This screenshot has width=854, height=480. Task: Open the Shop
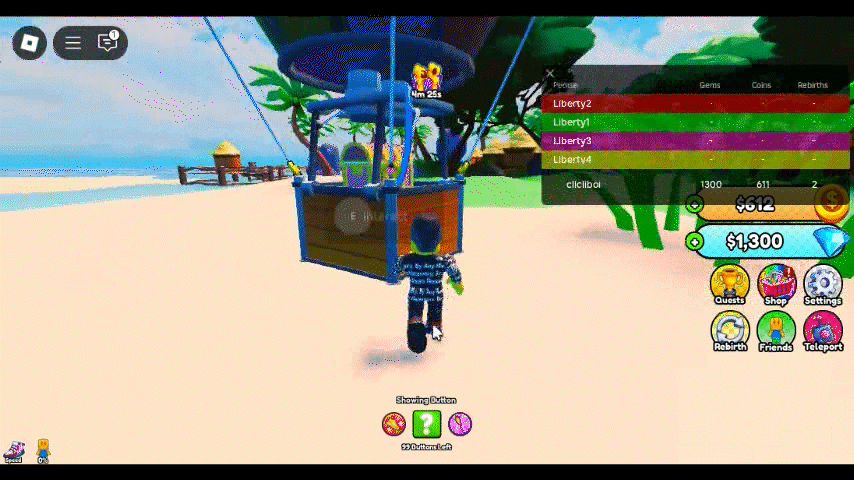pyautogui.click(x=777, y=285)
